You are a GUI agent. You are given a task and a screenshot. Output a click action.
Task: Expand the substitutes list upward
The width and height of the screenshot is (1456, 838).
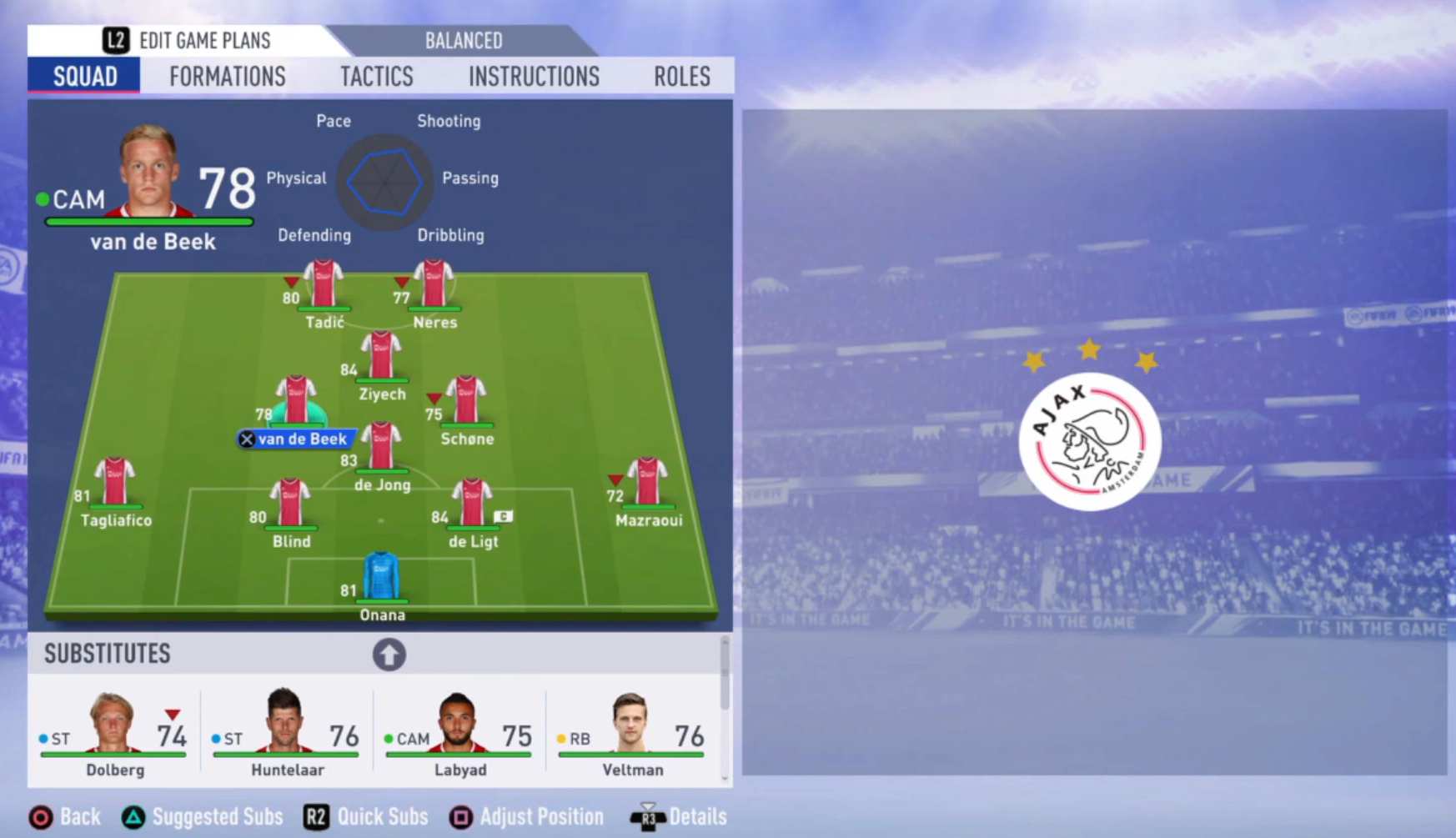[389, 655]
